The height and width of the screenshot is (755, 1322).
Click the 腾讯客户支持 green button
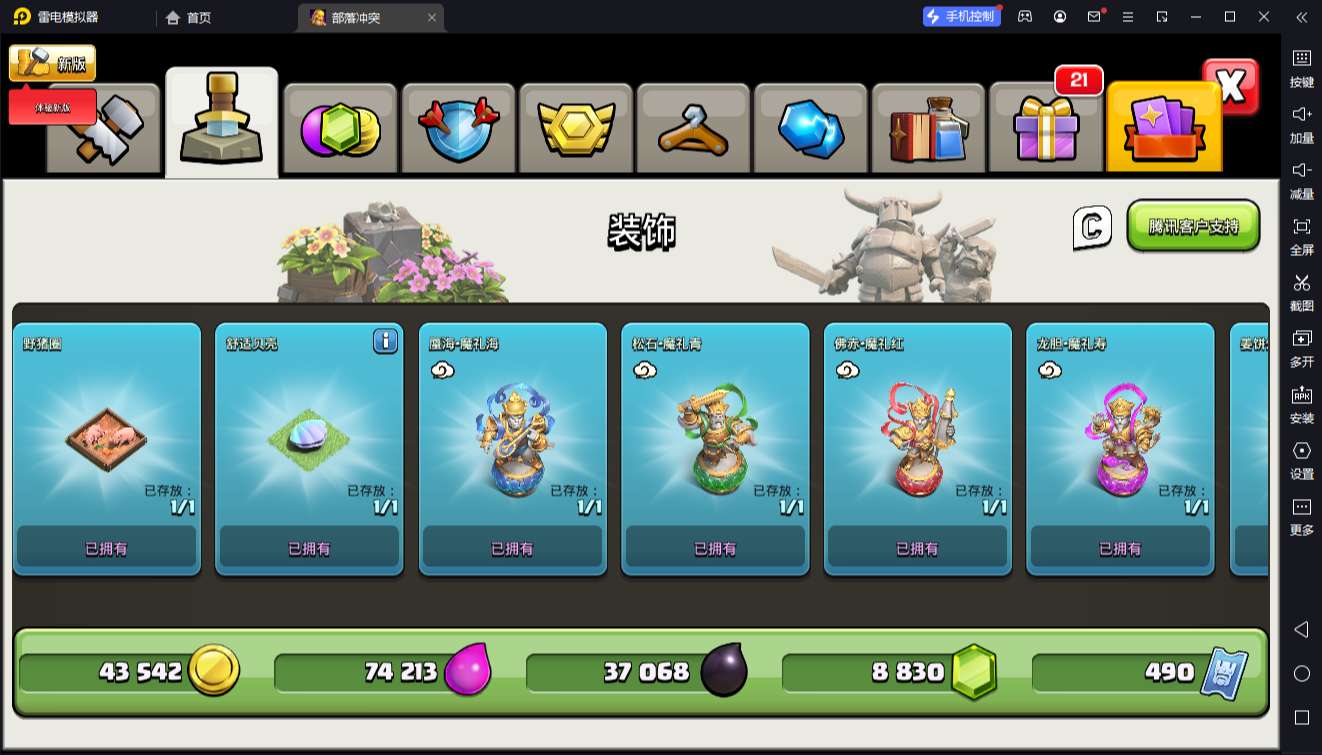click(x=1193, y=226)
